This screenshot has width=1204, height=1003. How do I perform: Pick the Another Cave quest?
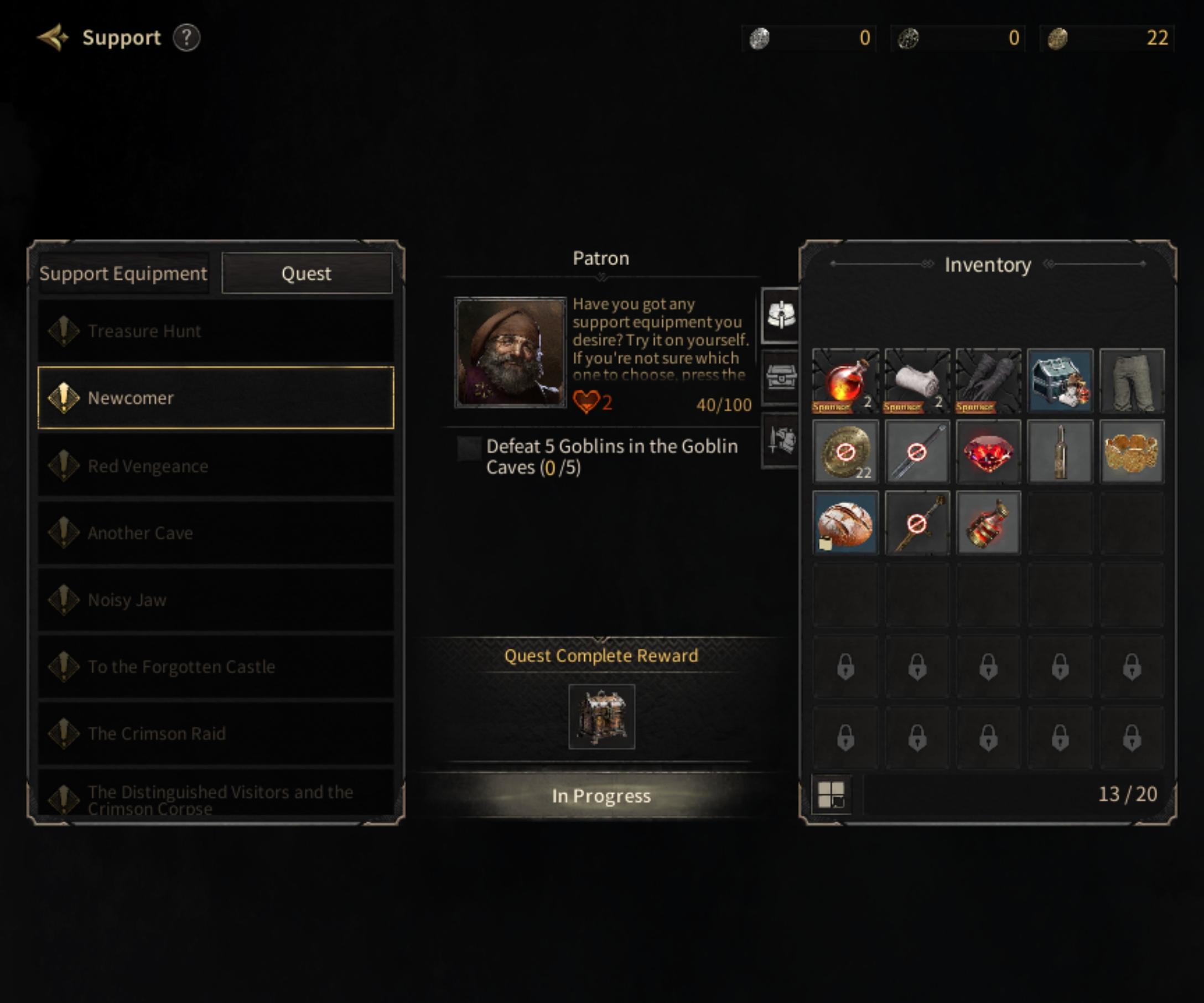(x=216, y=532)
